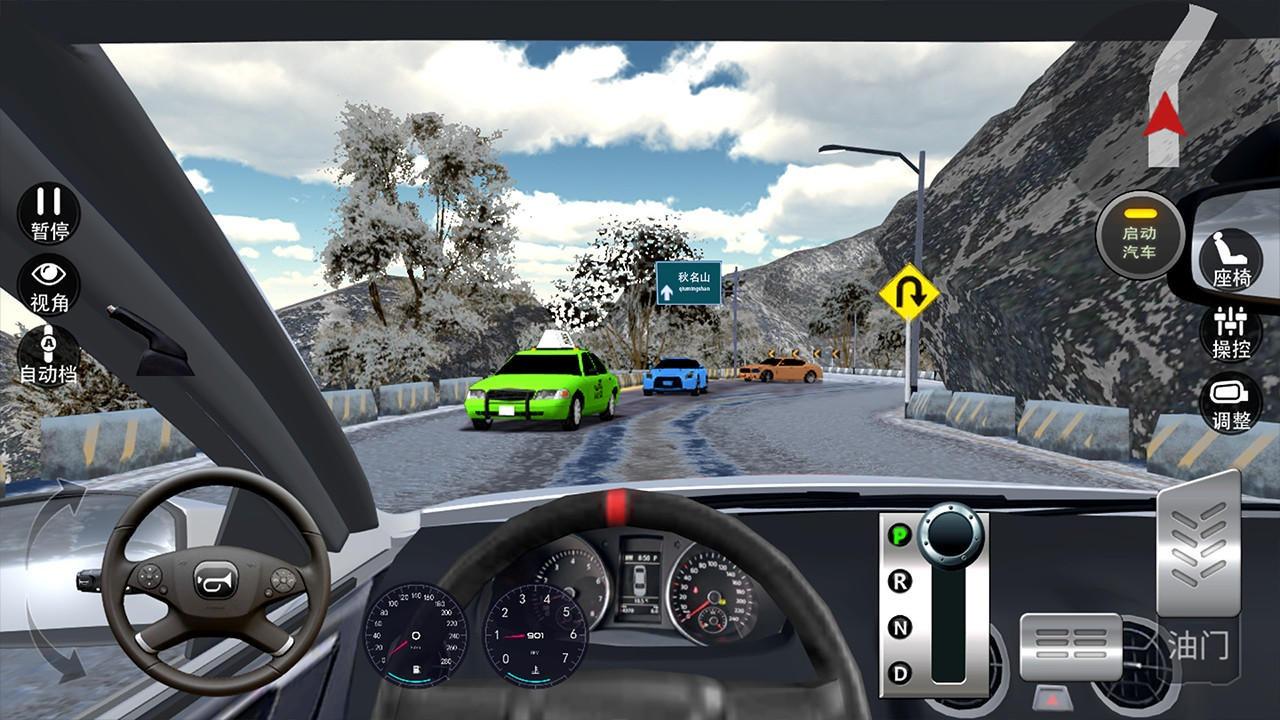This screenshot has height=720, width=1280.
Task: Start the engine with 启动汽车 button
Action: coord(1139,234)
